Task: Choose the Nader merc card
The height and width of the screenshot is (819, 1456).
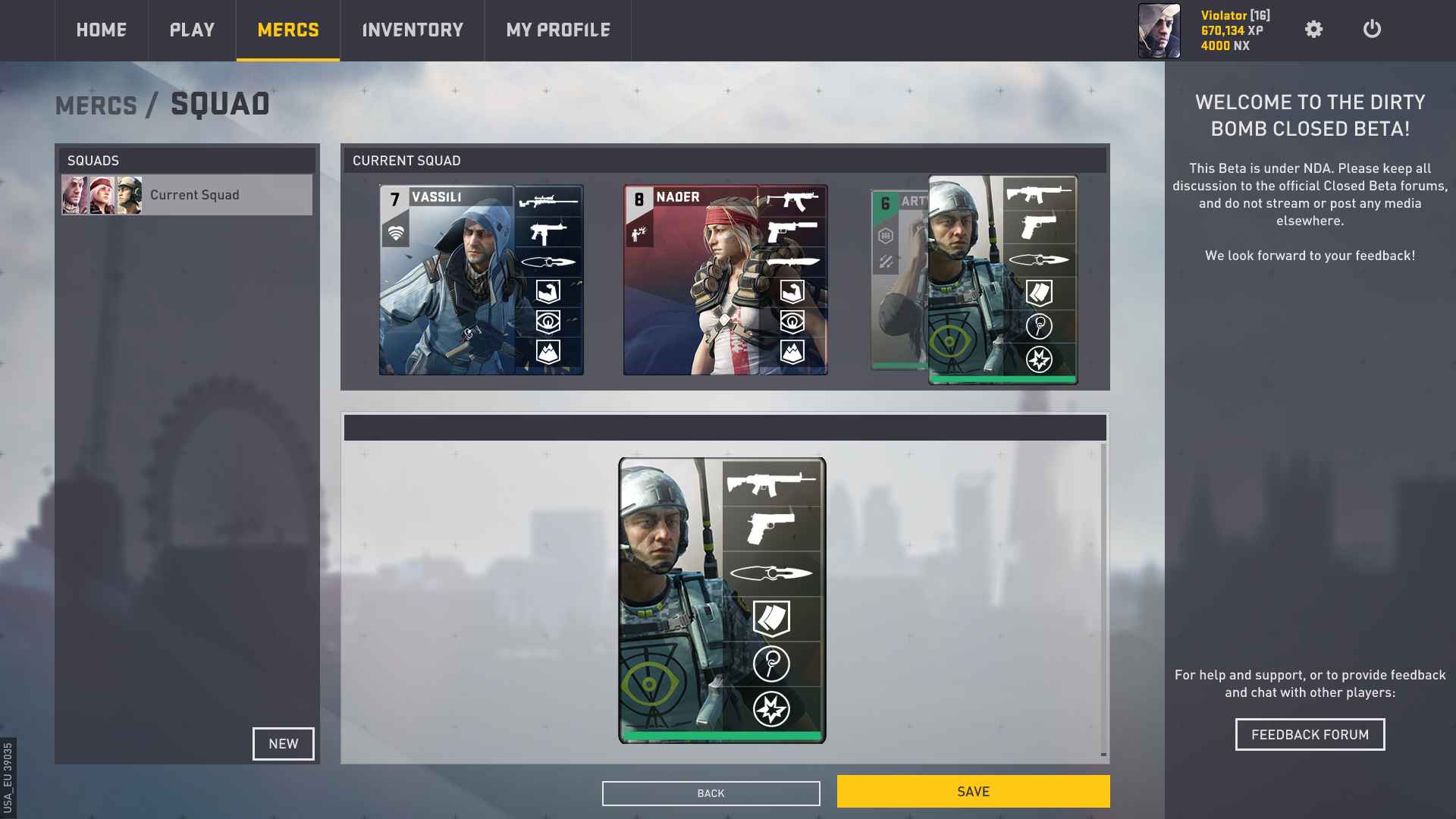Action: (725, 280)
